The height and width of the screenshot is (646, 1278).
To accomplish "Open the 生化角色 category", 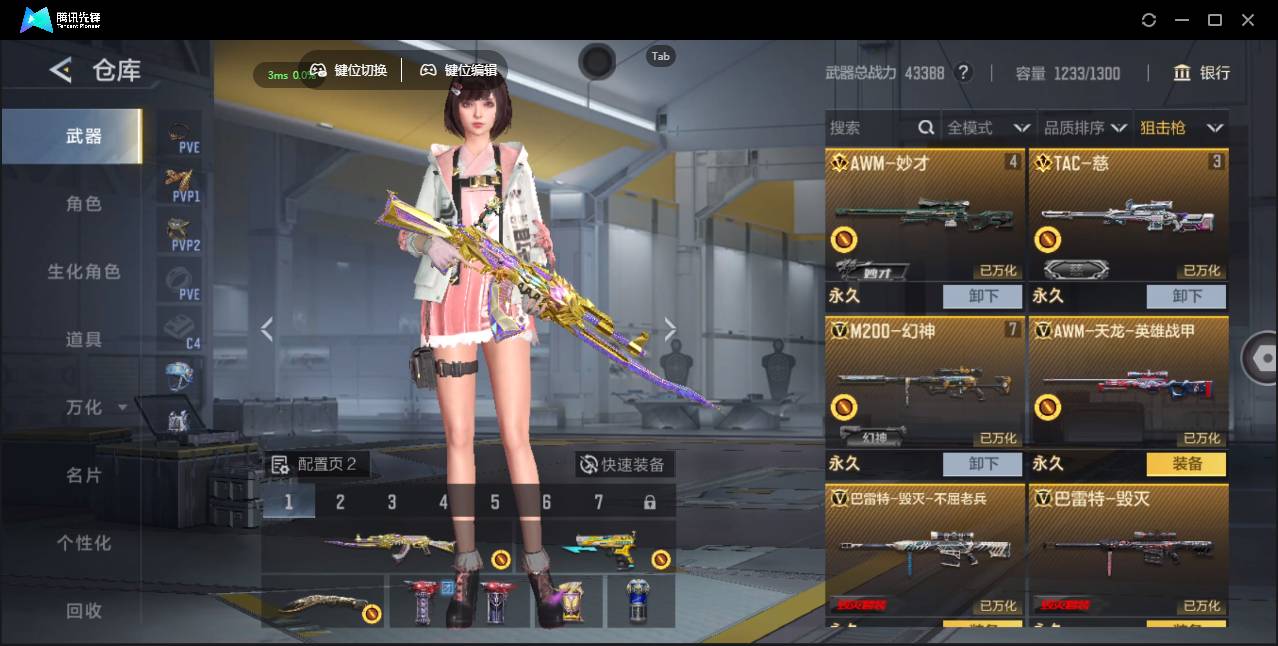I will pos(84,272).
